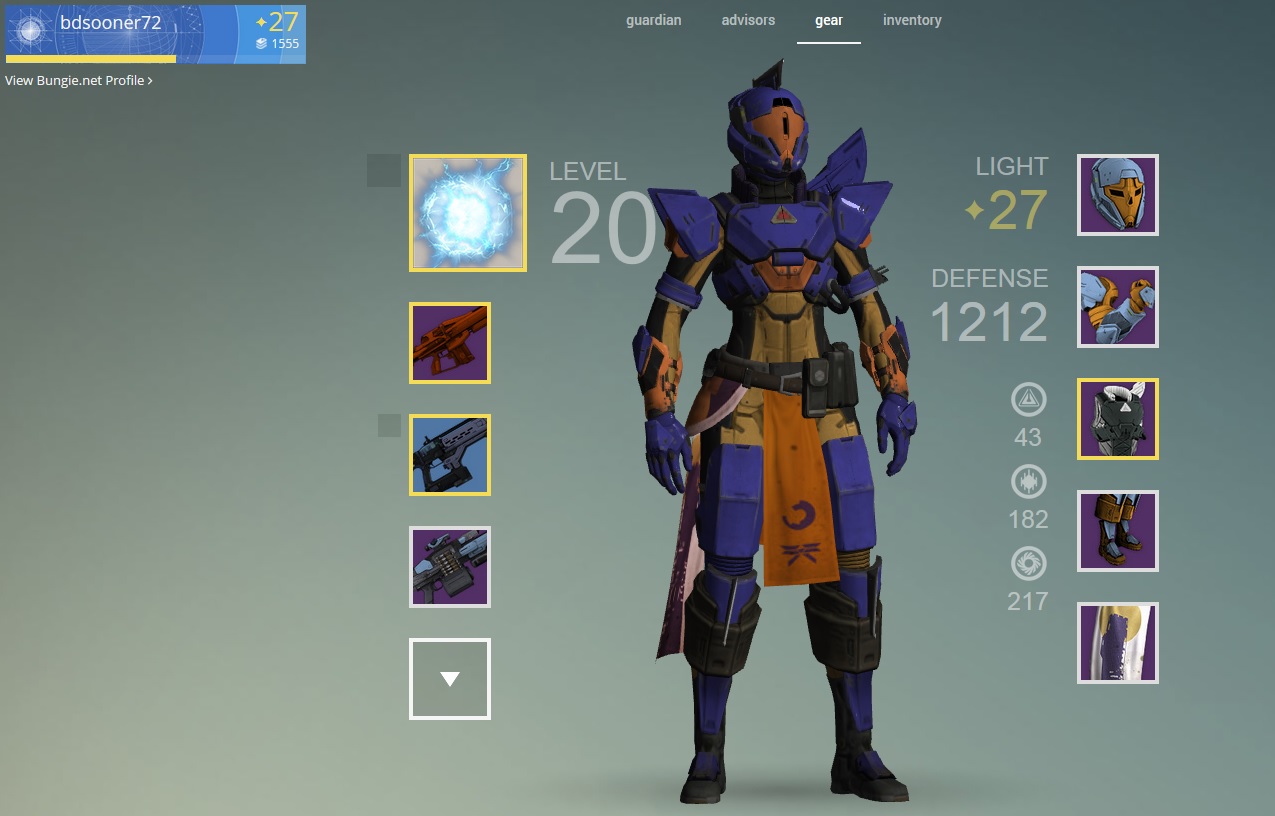Open the purple Titan mark slot

pos(1118,643)
